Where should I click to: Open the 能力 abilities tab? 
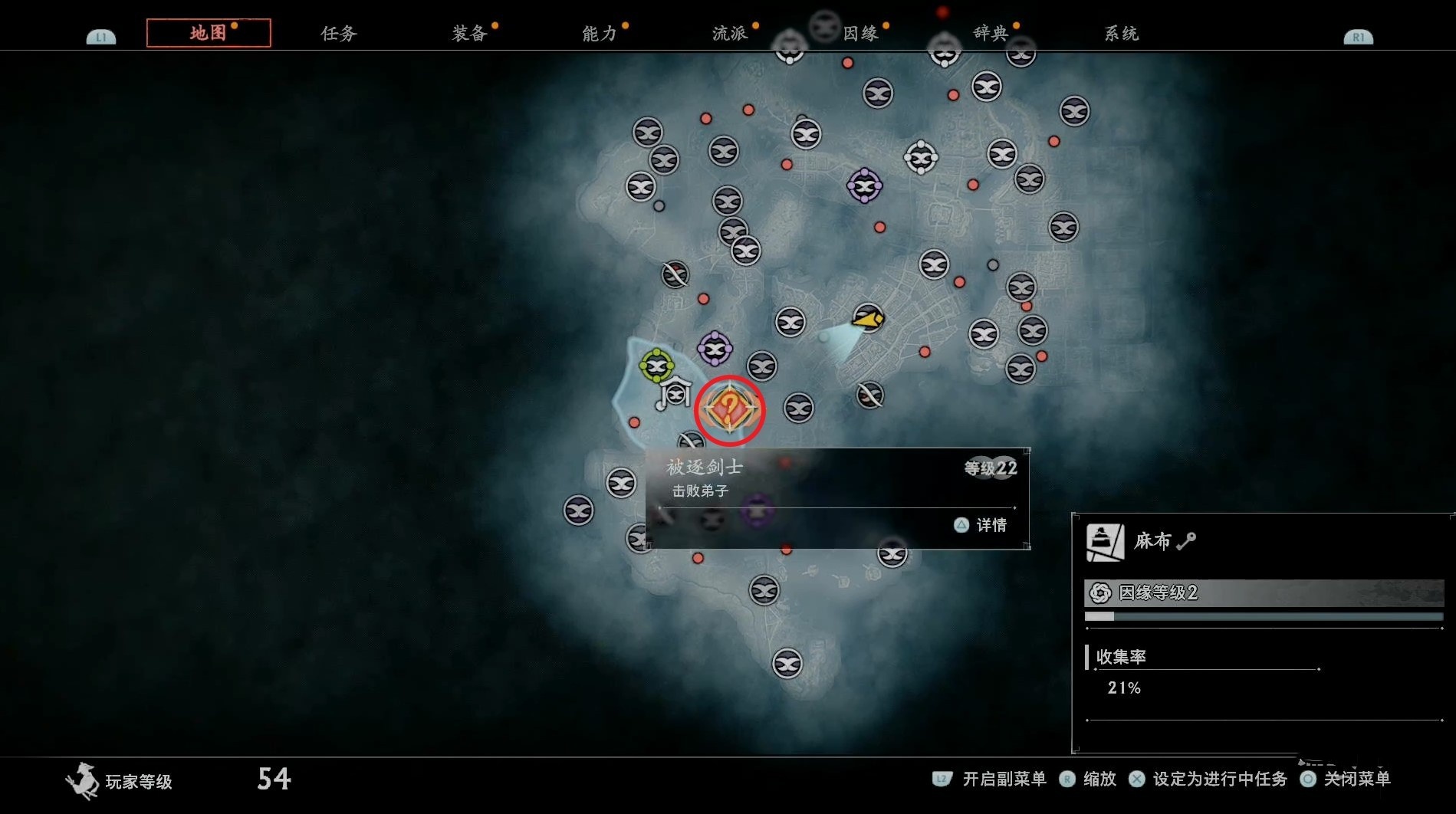coord(600,34)
